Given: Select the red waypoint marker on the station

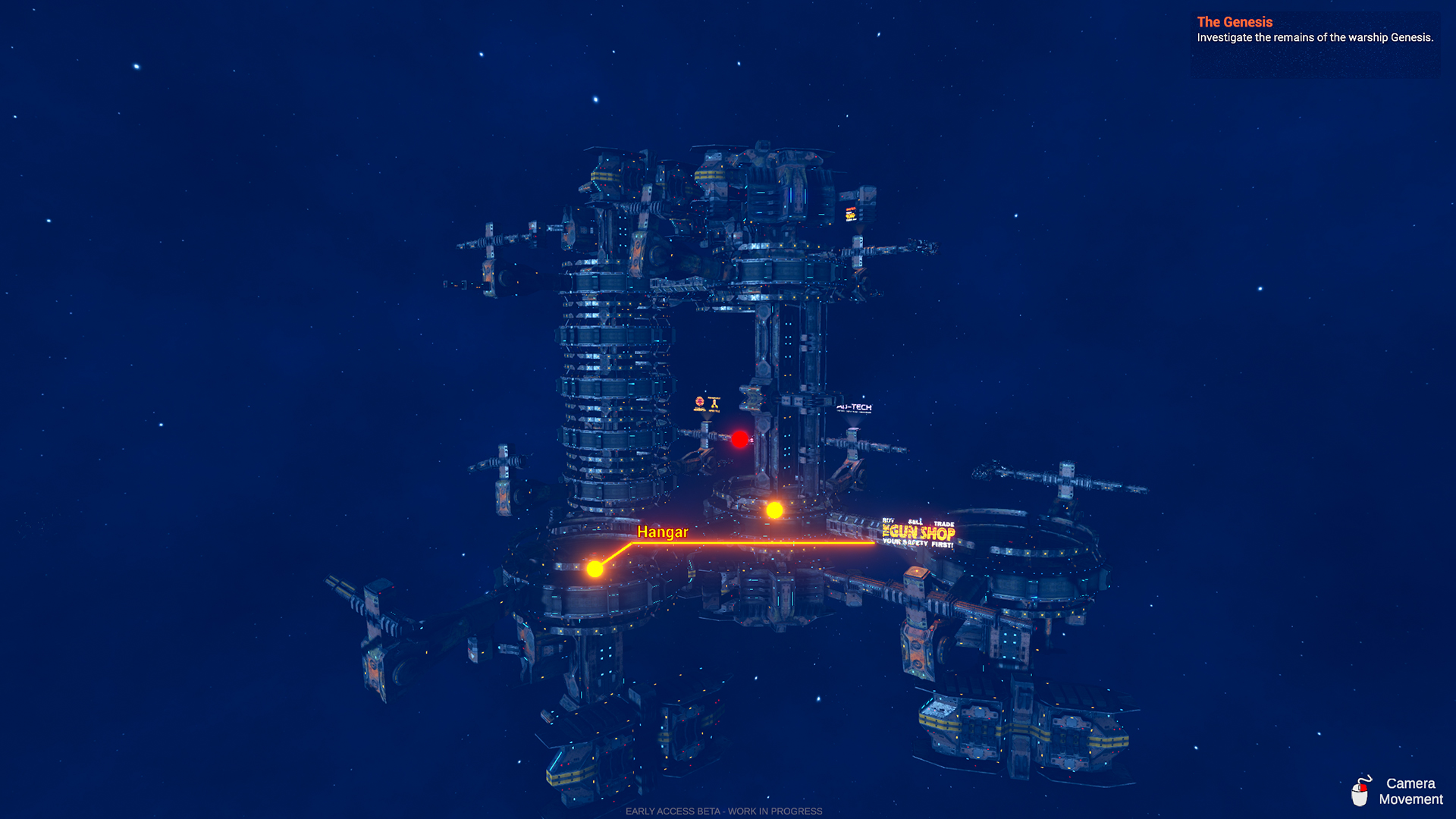Looking at the screenshot, I should 740,439.
